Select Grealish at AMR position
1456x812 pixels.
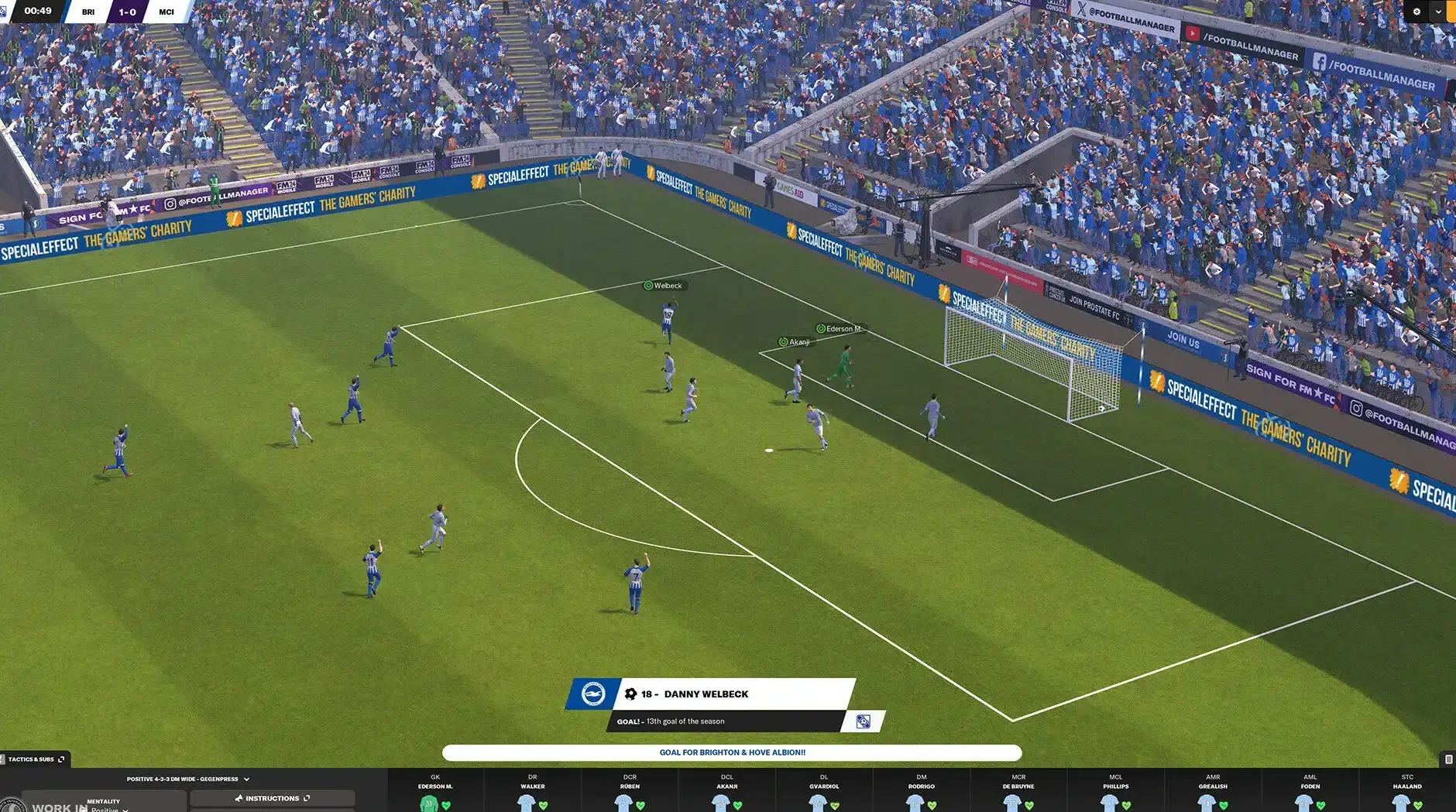(x=1213, y=793)
